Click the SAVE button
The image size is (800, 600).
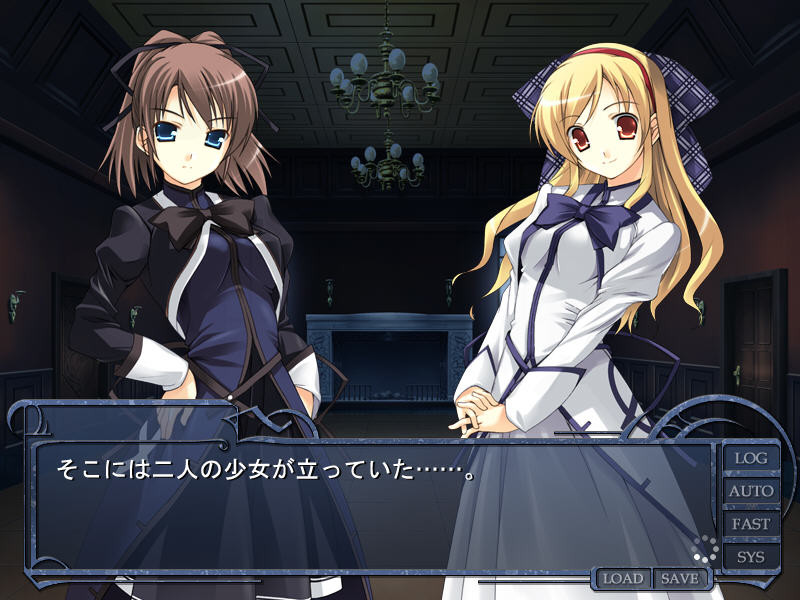tap(680, 579)
